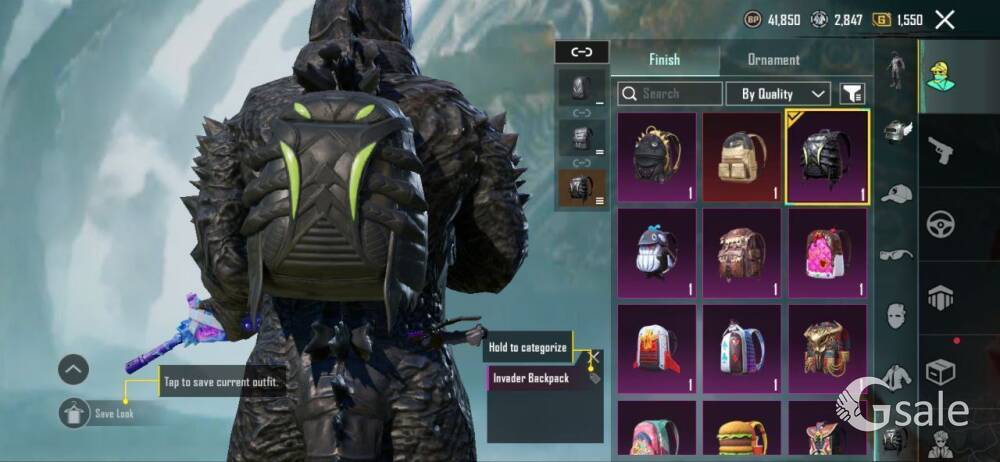Select the black and gold backpack skin
1000x462 pixels.
tap(656, 157)
